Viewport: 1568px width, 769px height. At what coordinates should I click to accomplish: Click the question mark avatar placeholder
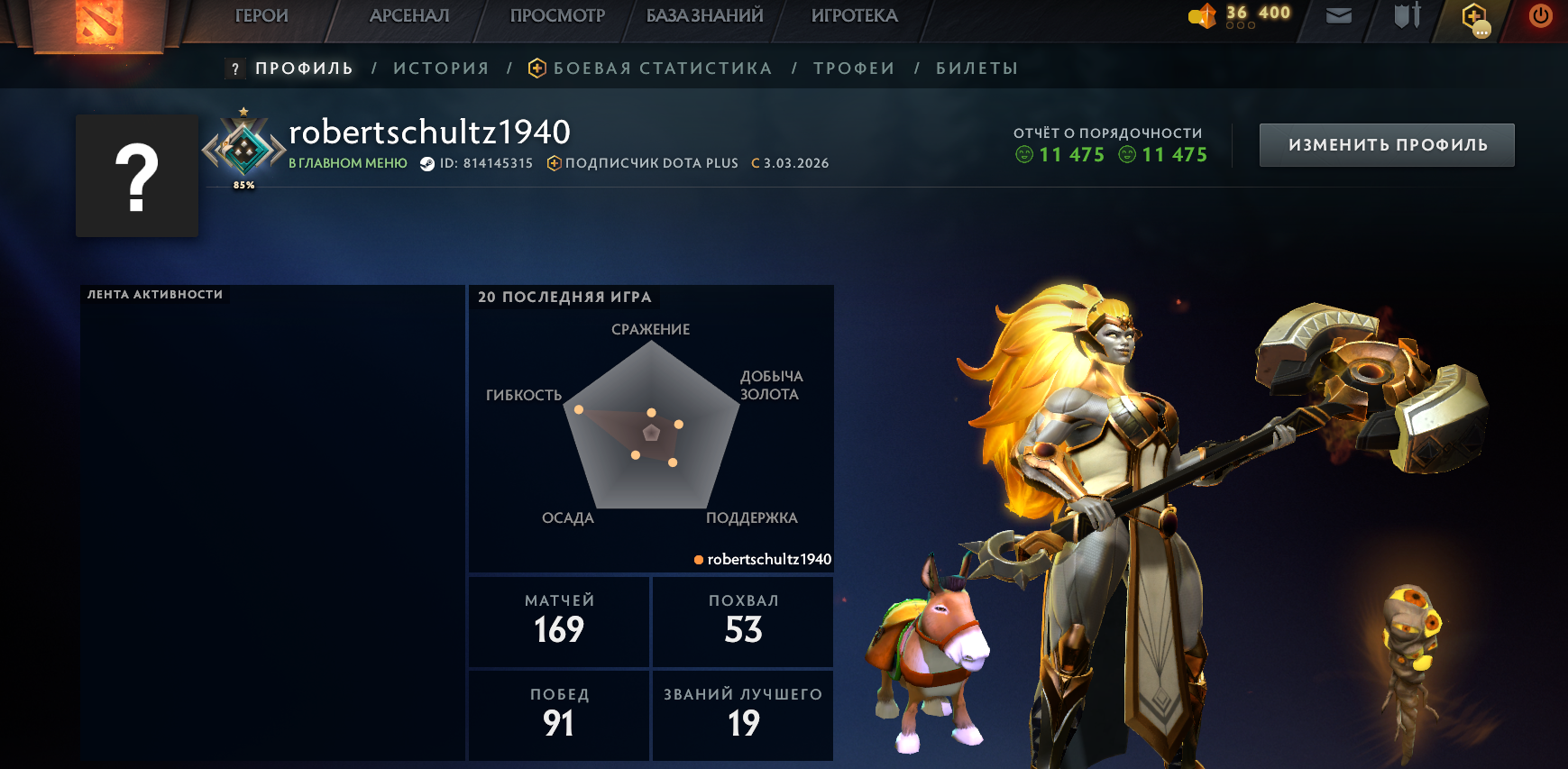tap(136, 174)
